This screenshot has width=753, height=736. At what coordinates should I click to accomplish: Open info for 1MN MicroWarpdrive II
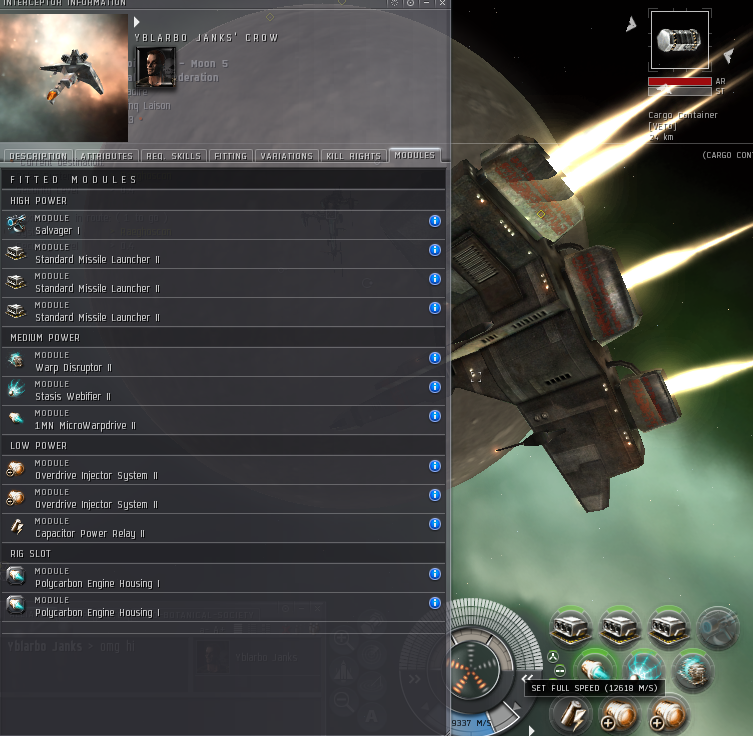tap(435, 416)
